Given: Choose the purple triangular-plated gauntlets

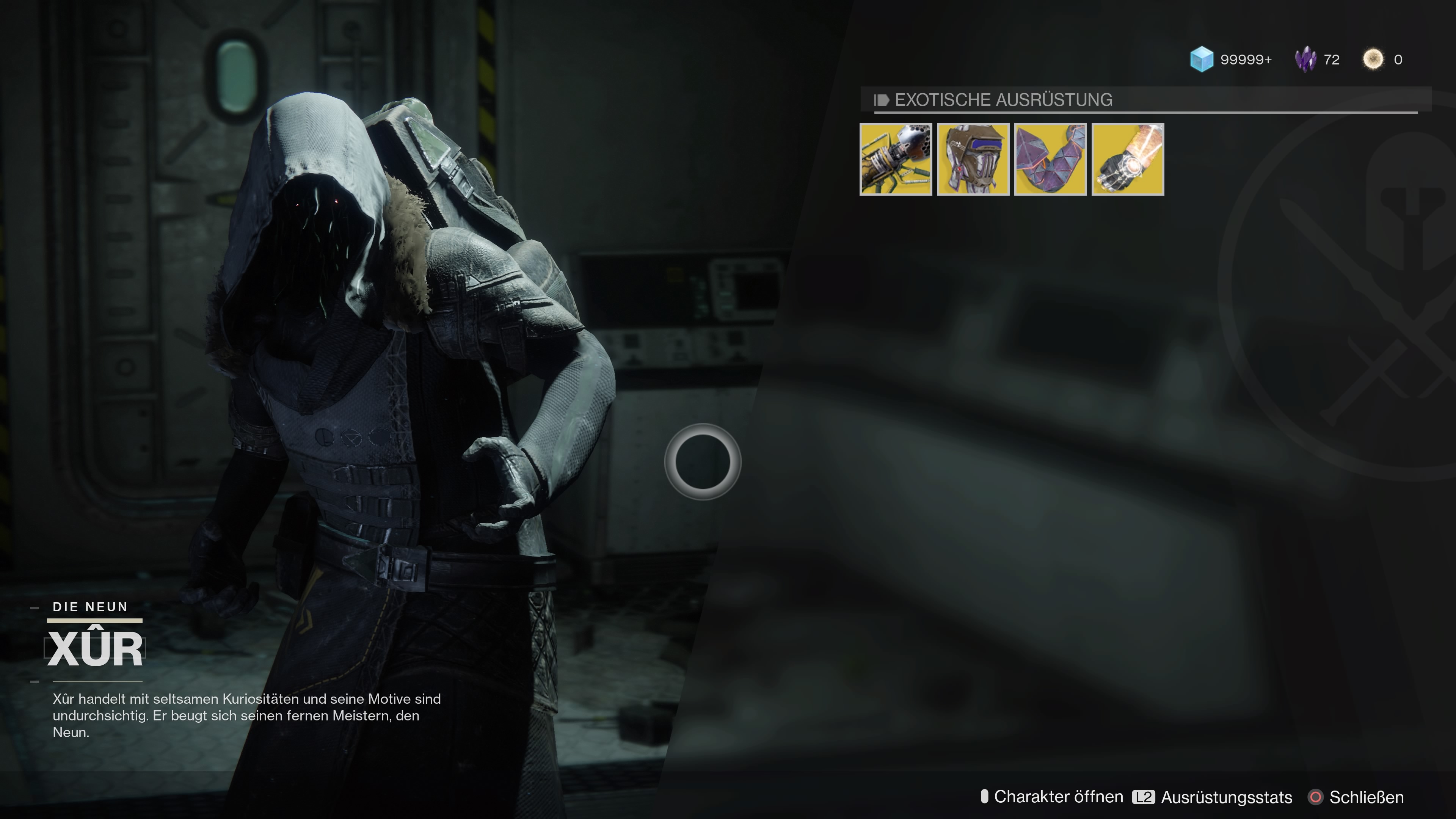Looking at the screenshot, I should (x=1050, y=159).
